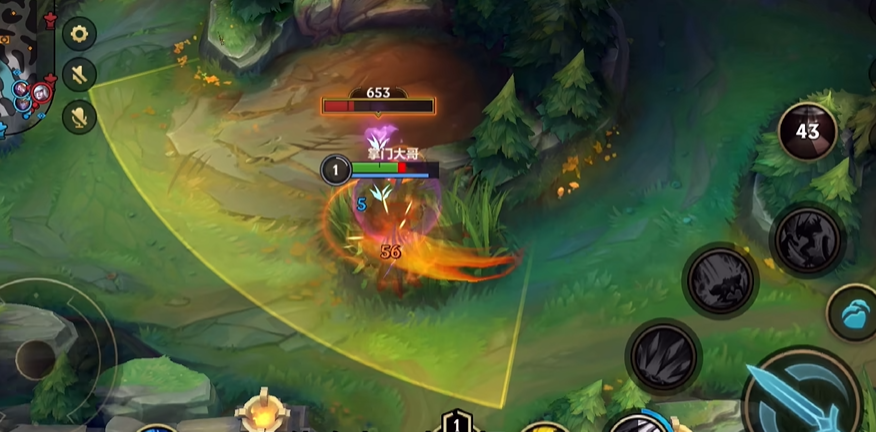Screen dimensions: 876x432
Task: Open the gear settings button
Action: (x=79, y=34)
